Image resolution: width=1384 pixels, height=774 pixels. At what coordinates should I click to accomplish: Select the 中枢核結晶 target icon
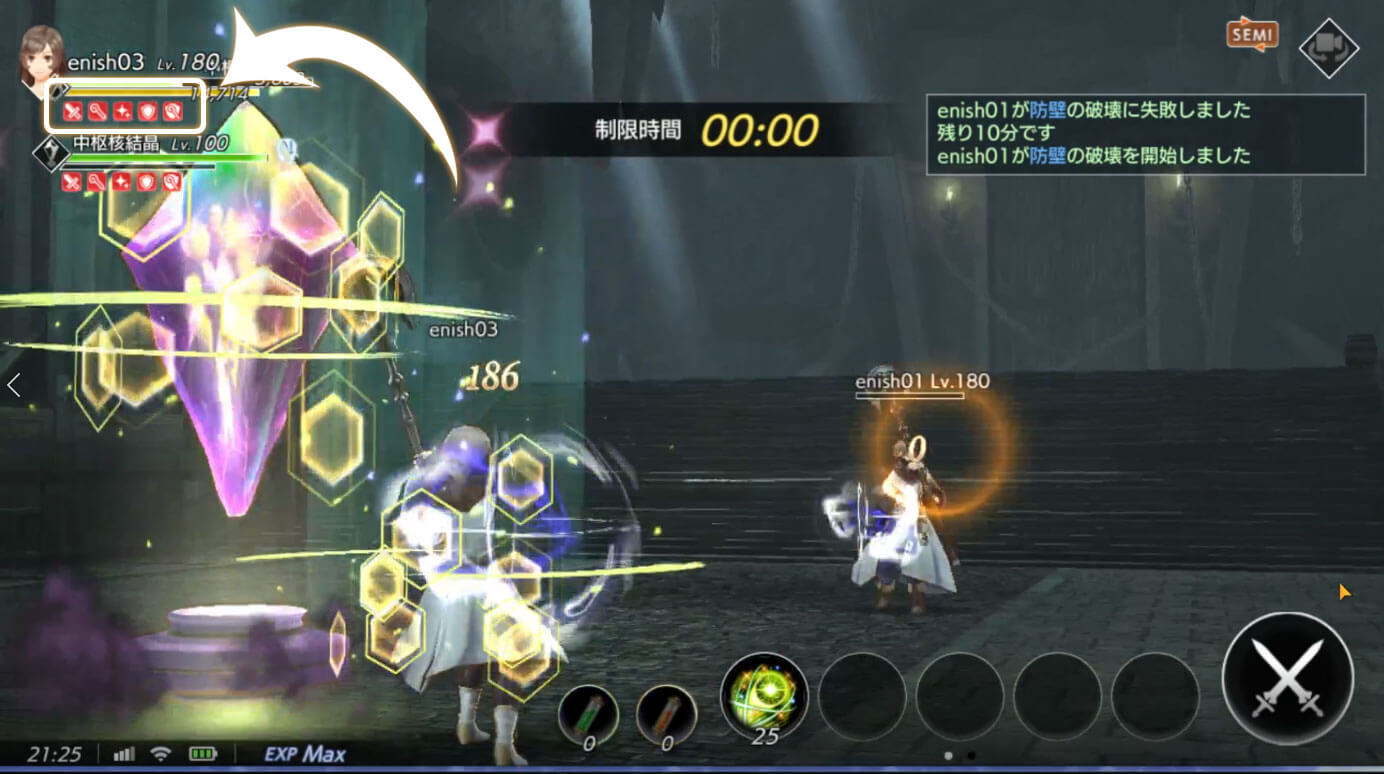point(50,152)
